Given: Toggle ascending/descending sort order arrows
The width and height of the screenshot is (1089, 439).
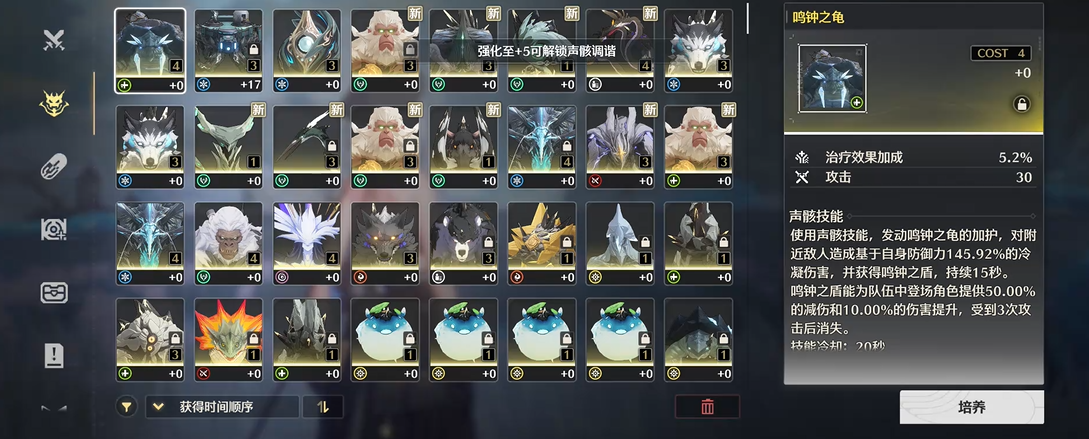Looking at the screenshot, I should pyautogui.click(x=322, y=407).
